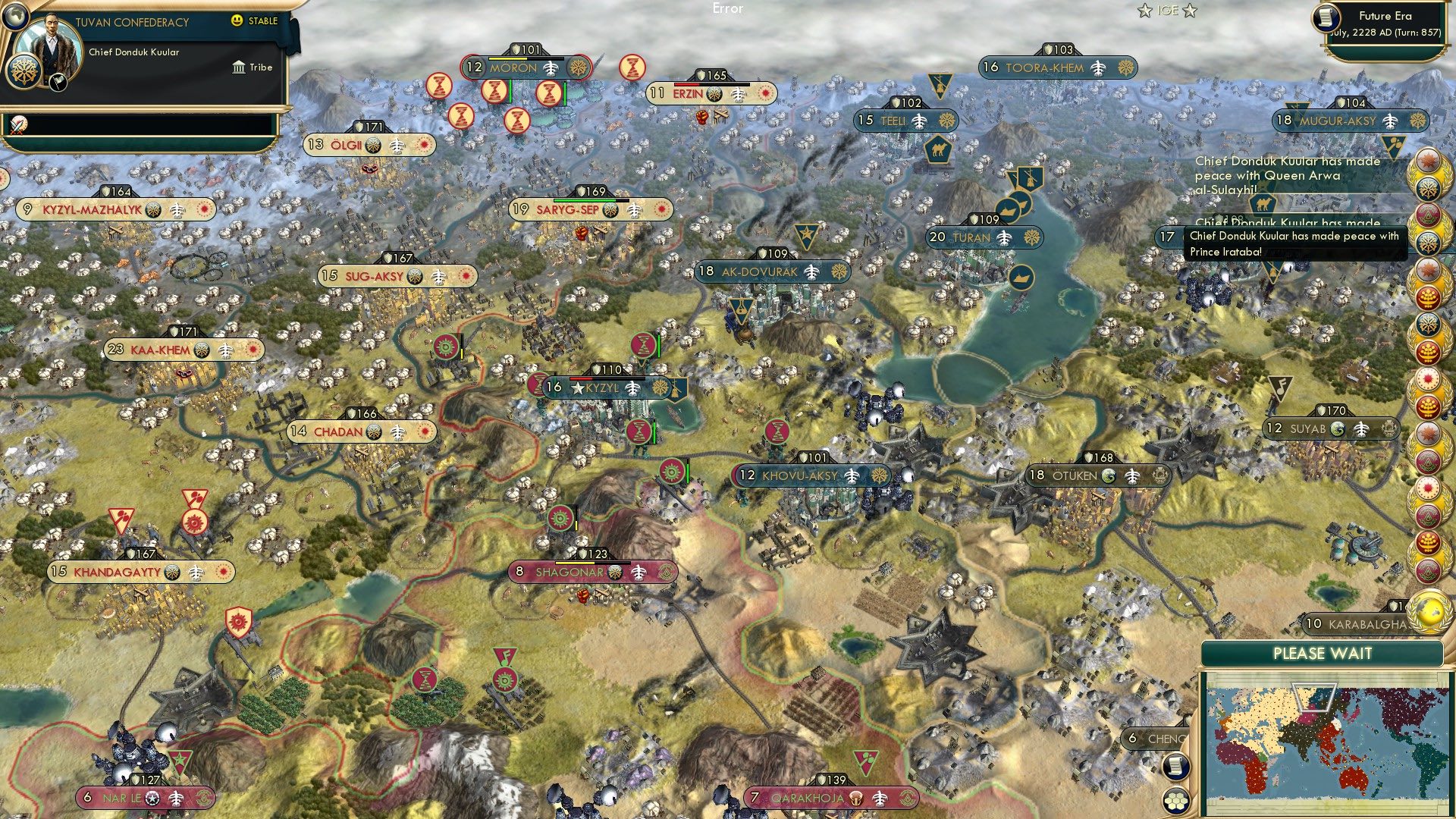This screenshot has width=1456, height=819.
Task: Click the religion icon on Mörön's city banner
Action: (578, 67)
